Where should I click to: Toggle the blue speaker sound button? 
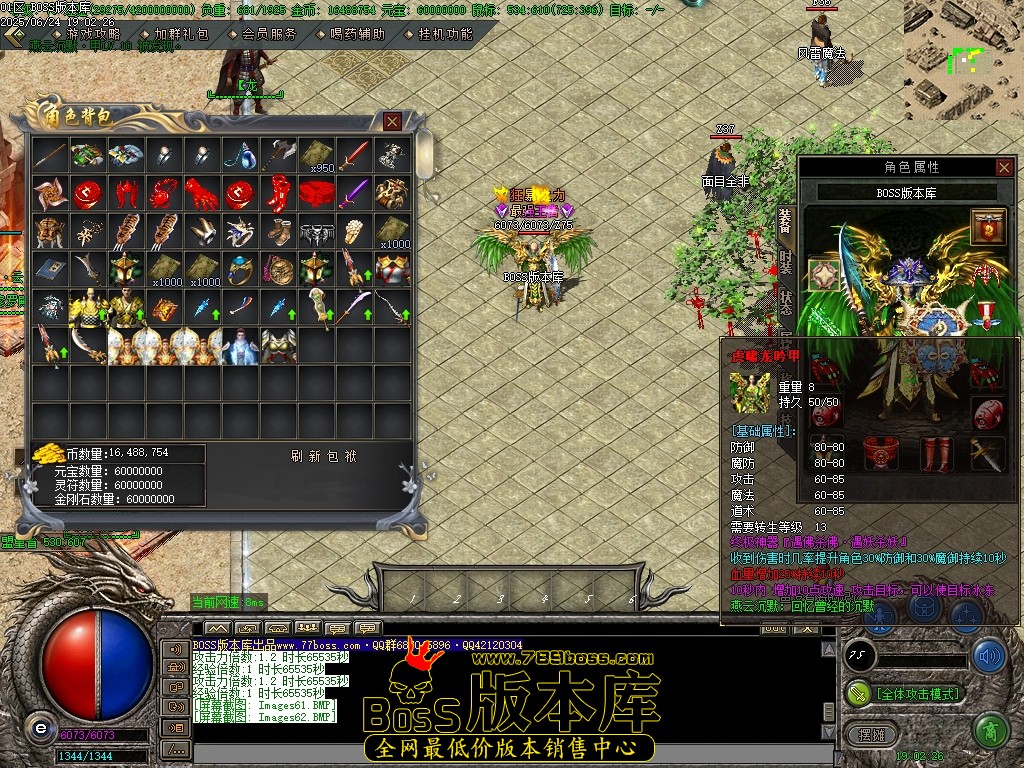pos(989,657)
